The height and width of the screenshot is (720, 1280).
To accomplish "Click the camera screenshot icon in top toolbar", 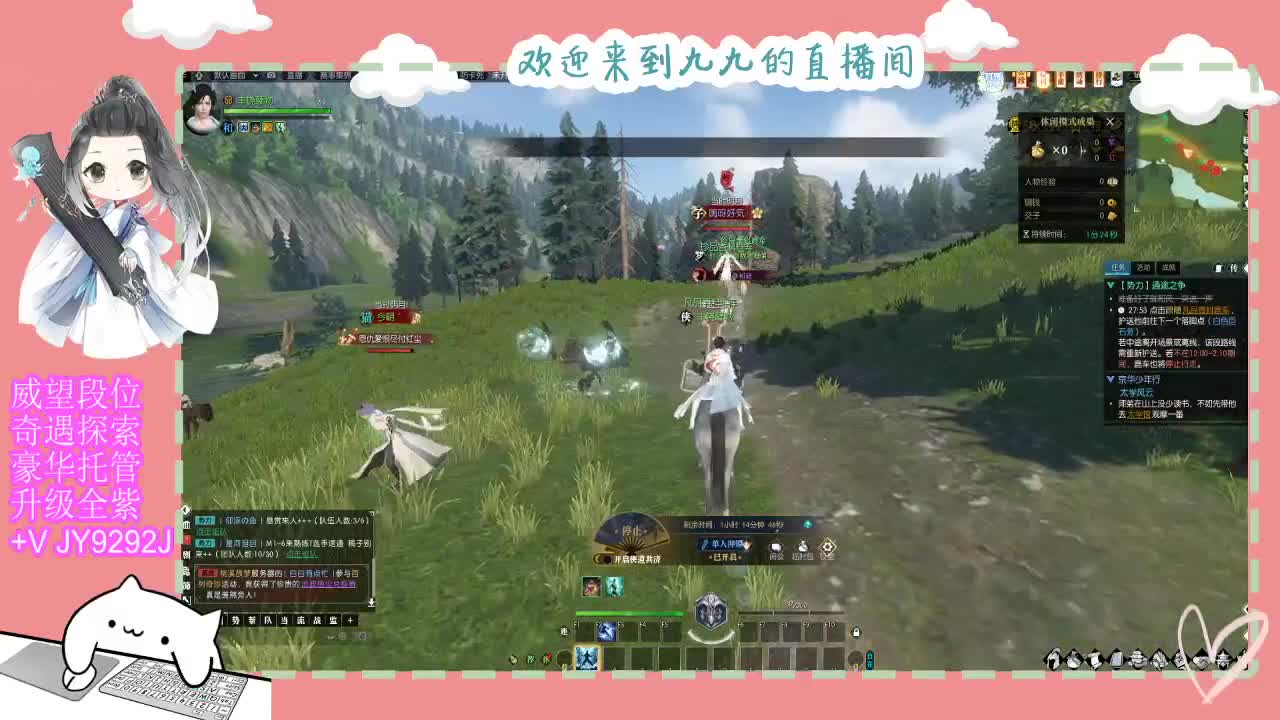I will pyautogui.click(x=271, y=75).
